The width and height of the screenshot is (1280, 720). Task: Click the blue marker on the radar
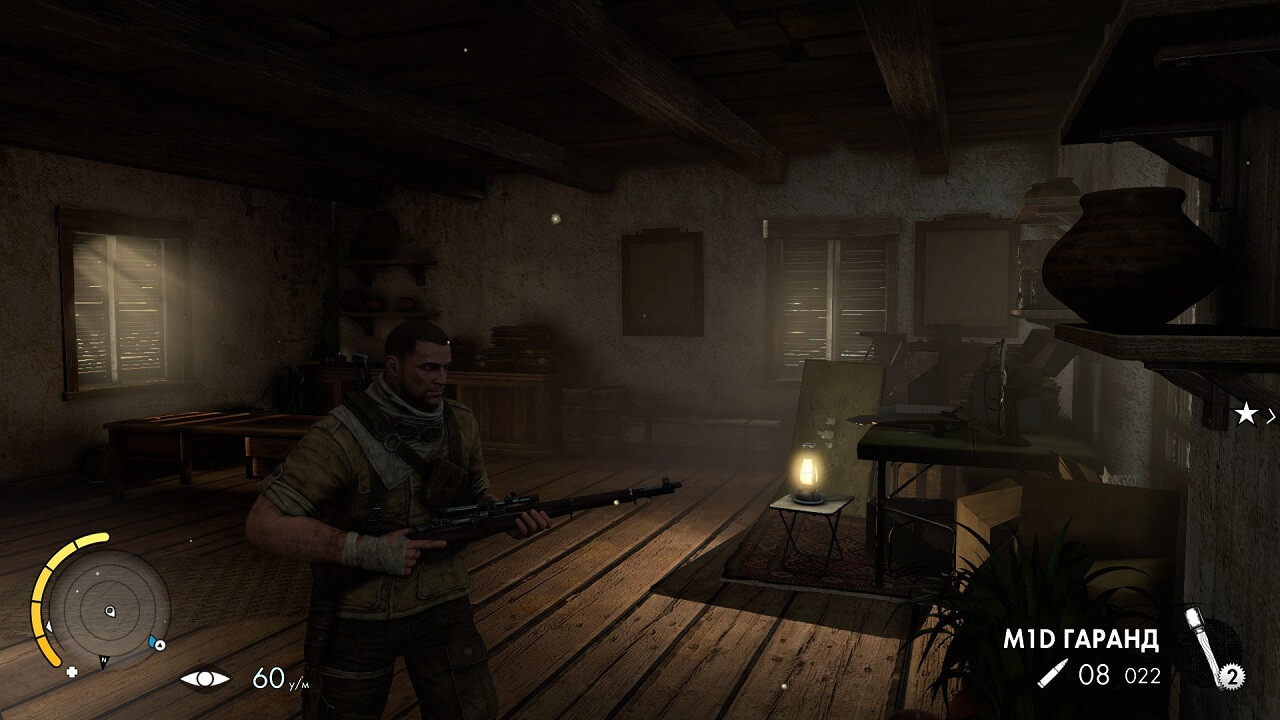pos(155,642)
